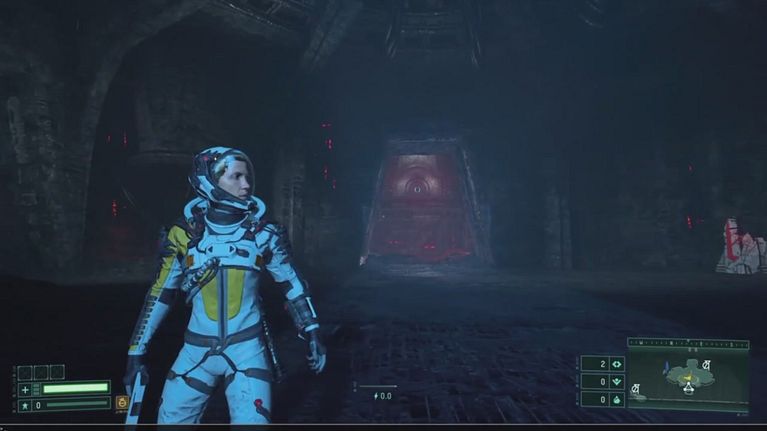Click the droplet resource icon
Image resolution: width=767 pixels, height=431 pixels.
tap(617, 399)
